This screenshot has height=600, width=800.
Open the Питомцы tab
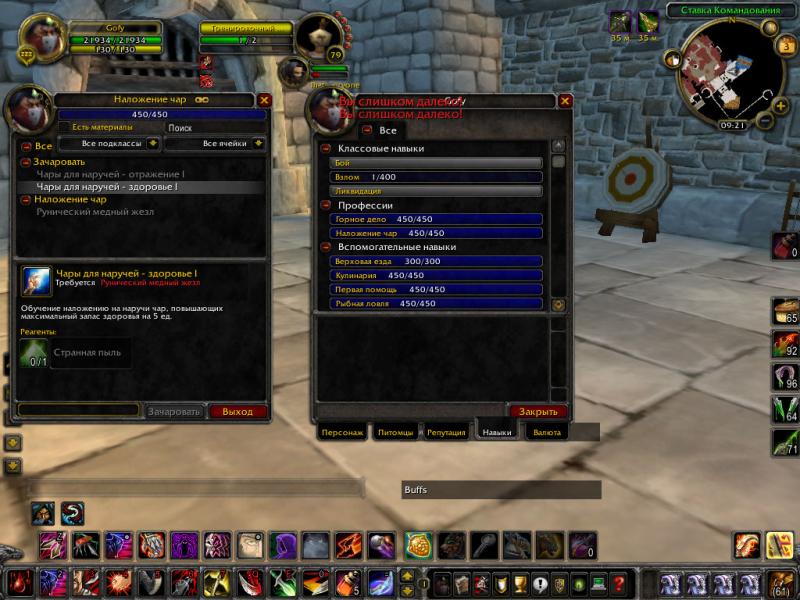(397, 433)
